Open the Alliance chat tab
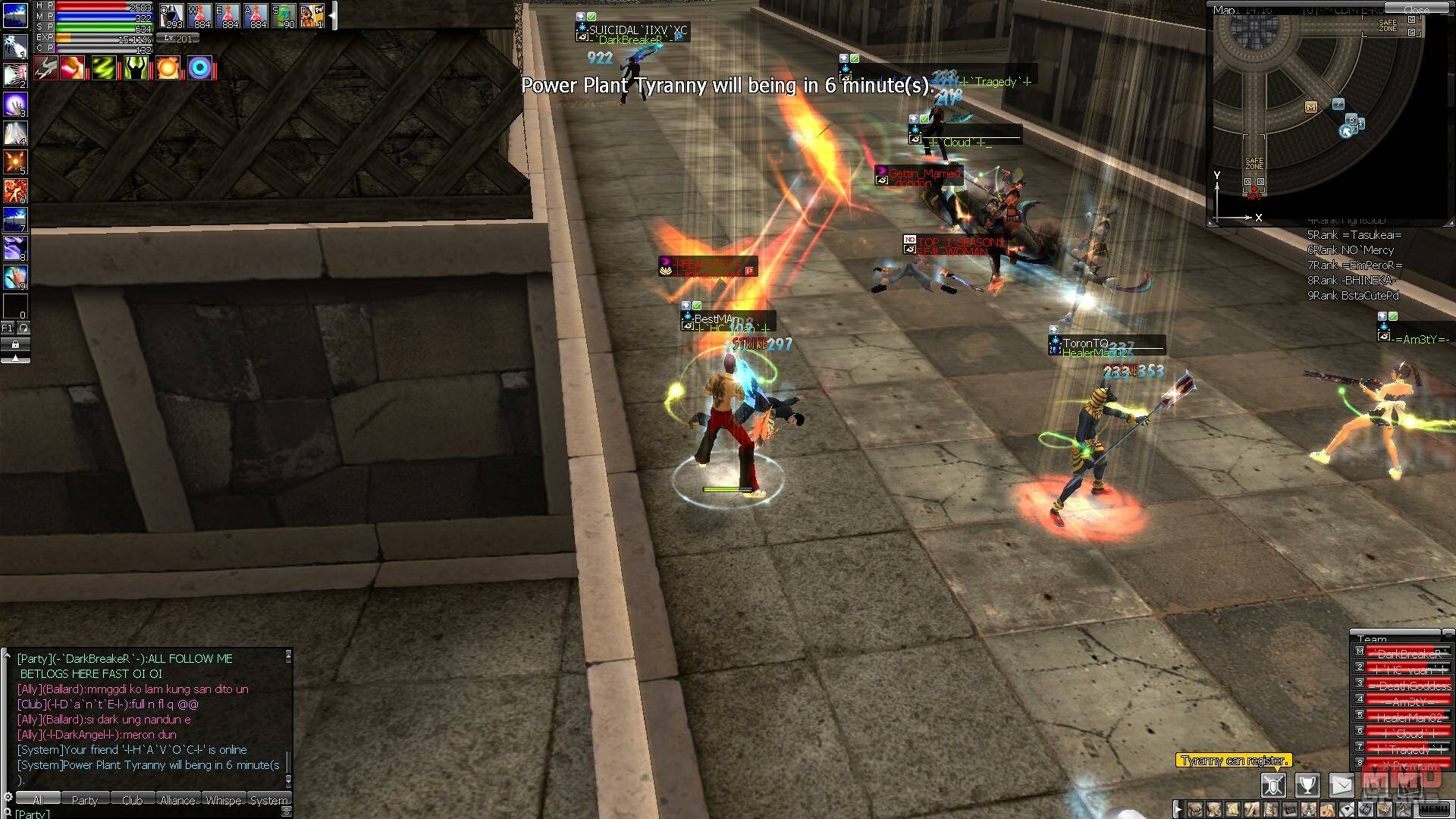 (177, 800)
